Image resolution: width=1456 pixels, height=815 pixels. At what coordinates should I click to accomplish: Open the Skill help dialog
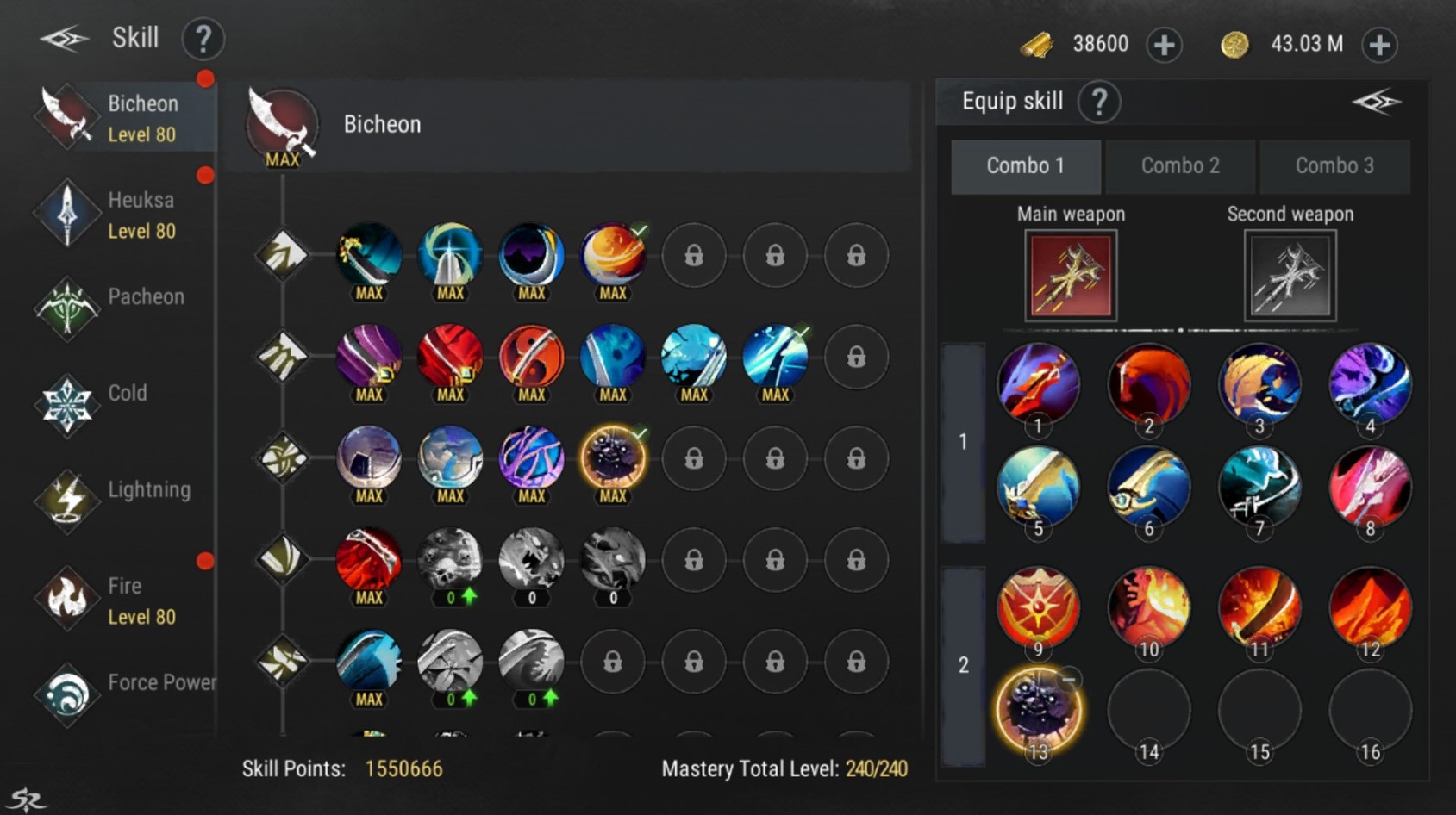(203, 38)
